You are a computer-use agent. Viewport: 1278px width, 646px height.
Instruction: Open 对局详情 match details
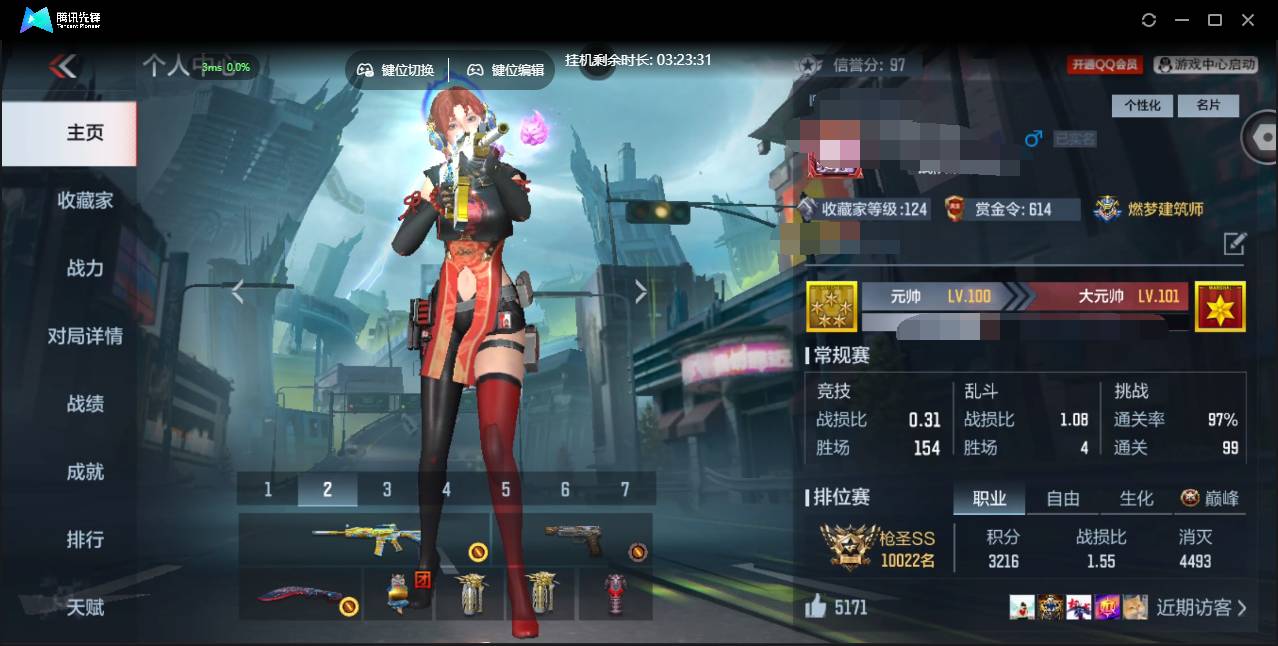(85, 336)
